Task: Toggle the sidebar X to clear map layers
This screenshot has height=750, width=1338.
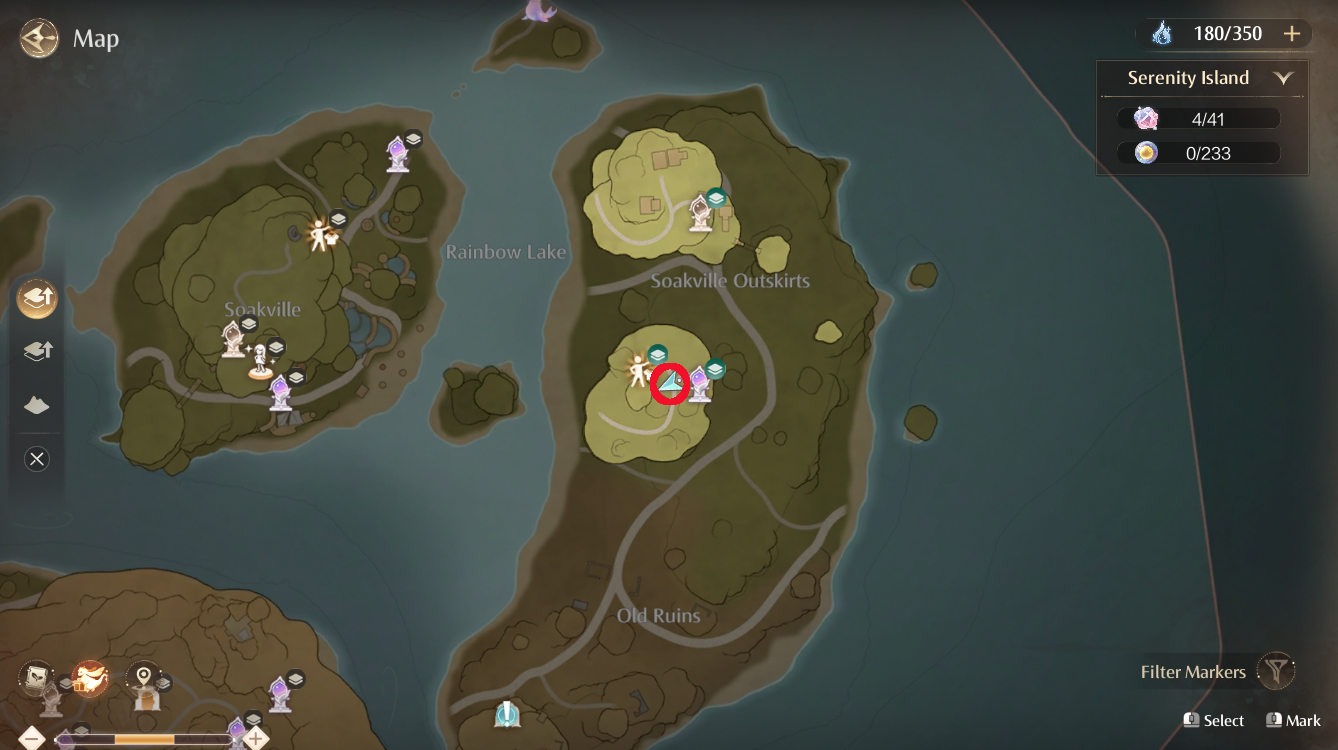Action: (37, 459)
